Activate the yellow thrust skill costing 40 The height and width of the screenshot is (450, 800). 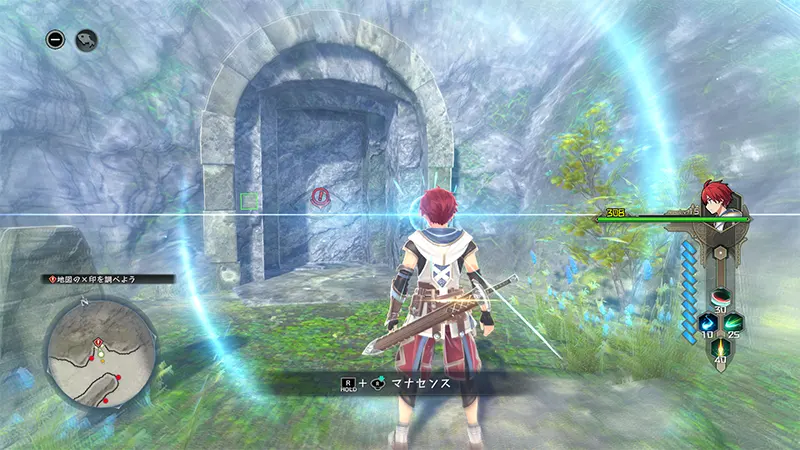click(x=719, y=351)
